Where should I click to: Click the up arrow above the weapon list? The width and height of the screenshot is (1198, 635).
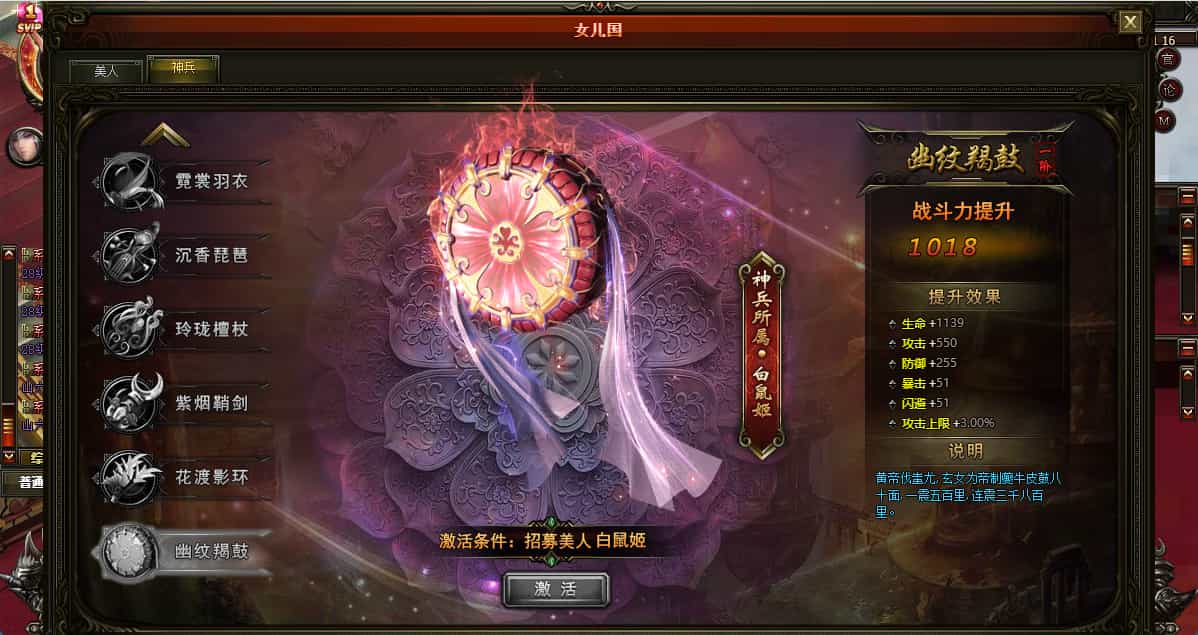[165, 136]
